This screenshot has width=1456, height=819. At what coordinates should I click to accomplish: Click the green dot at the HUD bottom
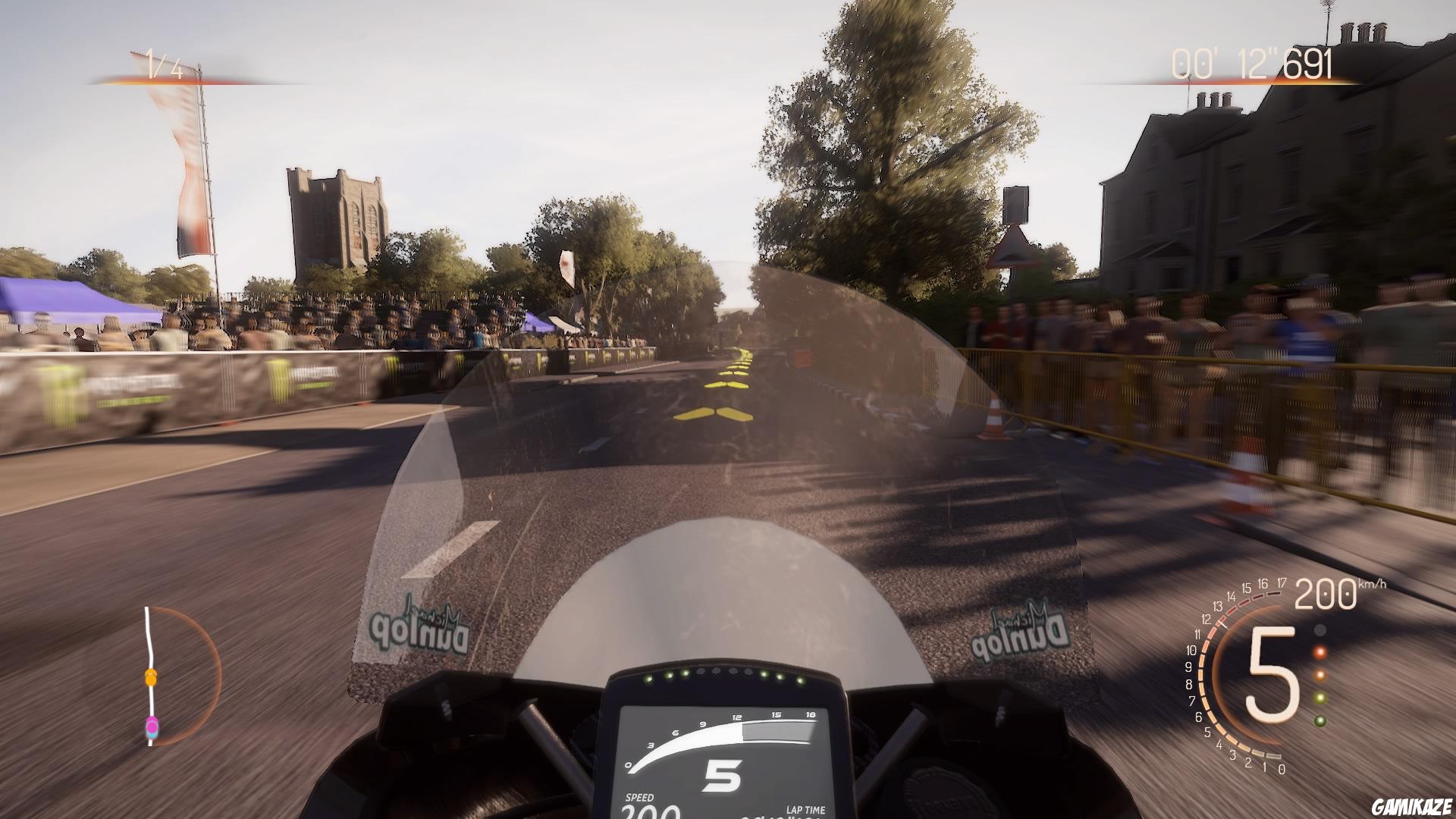click(x=1319, y=720)
